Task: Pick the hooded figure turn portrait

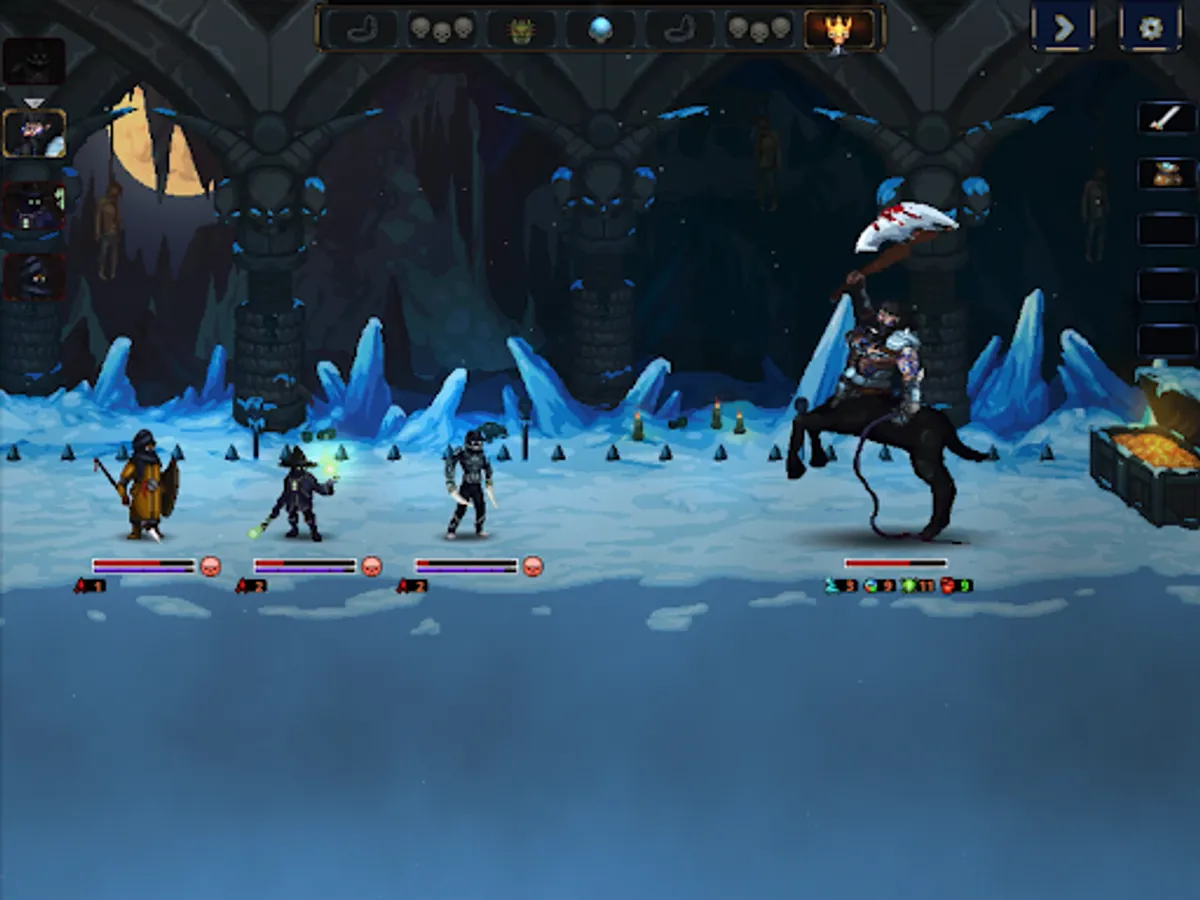Action: pyautogui.click(x=35, y=277)
